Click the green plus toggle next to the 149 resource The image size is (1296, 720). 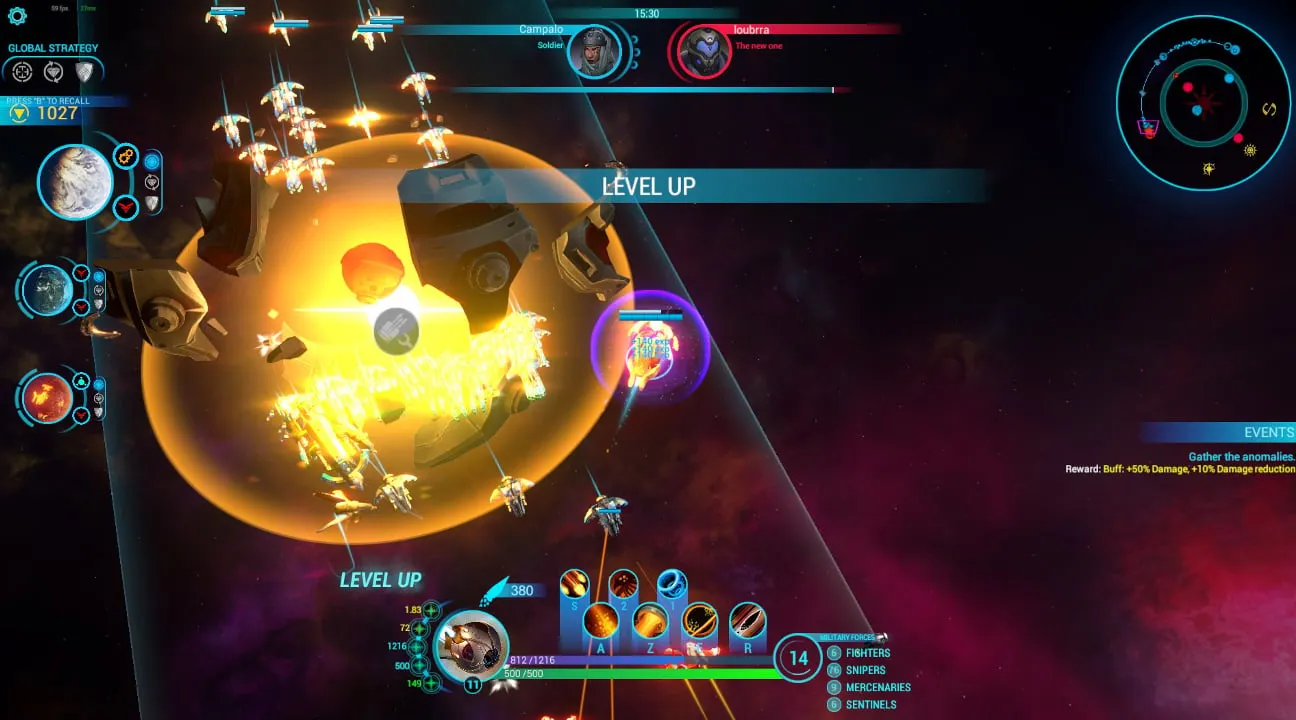point(430,683)
